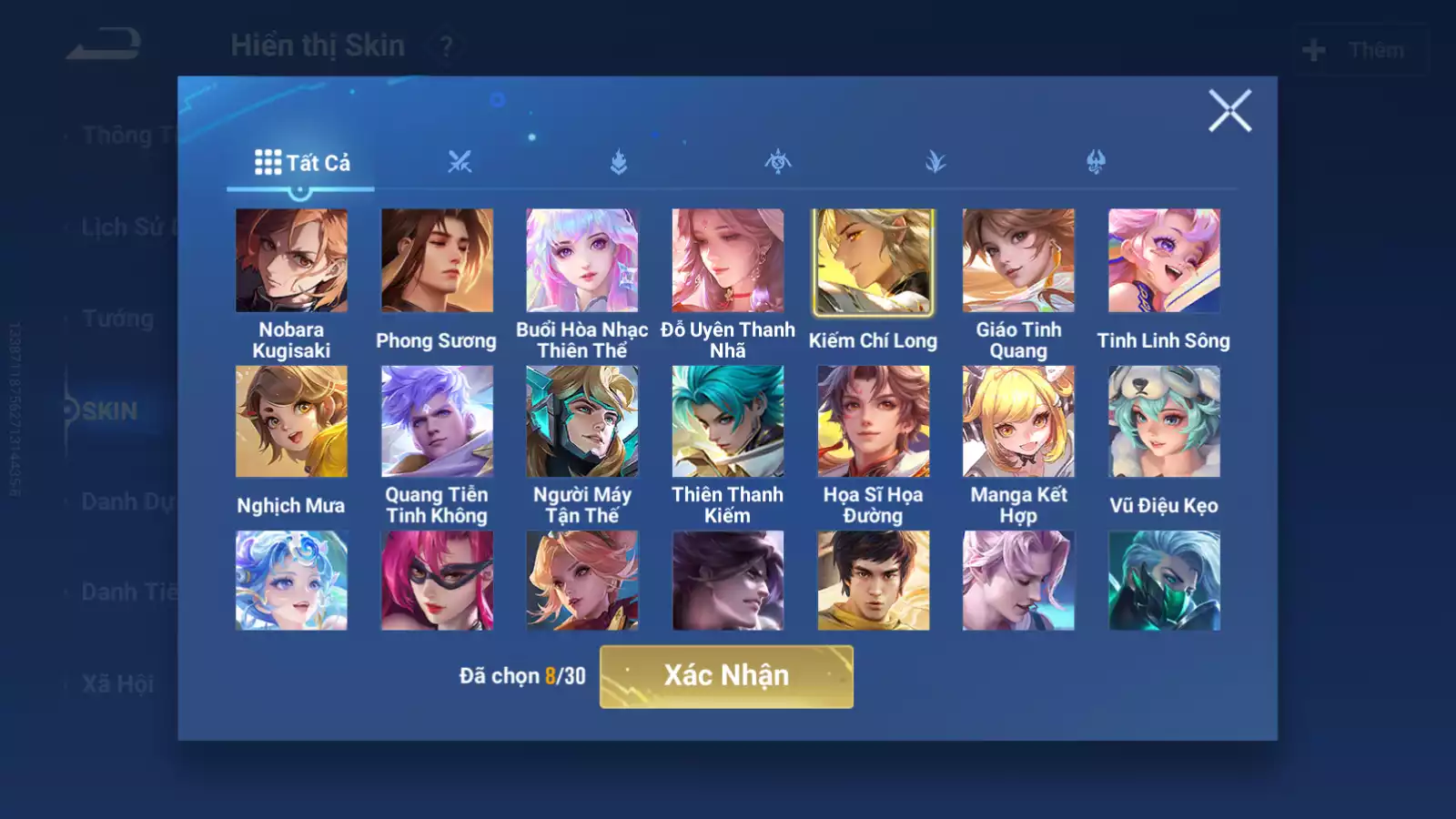The width and height of the screenshot is (1456, 819).
Task: Select the Đỗ Uyên Thanh Nhã skin
Action: 728,261
